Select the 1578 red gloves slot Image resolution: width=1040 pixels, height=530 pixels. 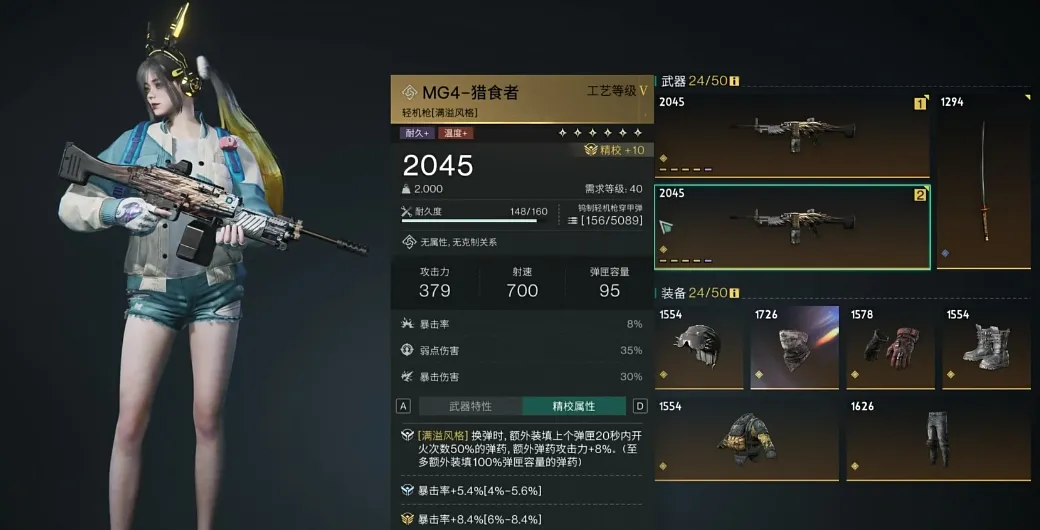pos(890,347)
